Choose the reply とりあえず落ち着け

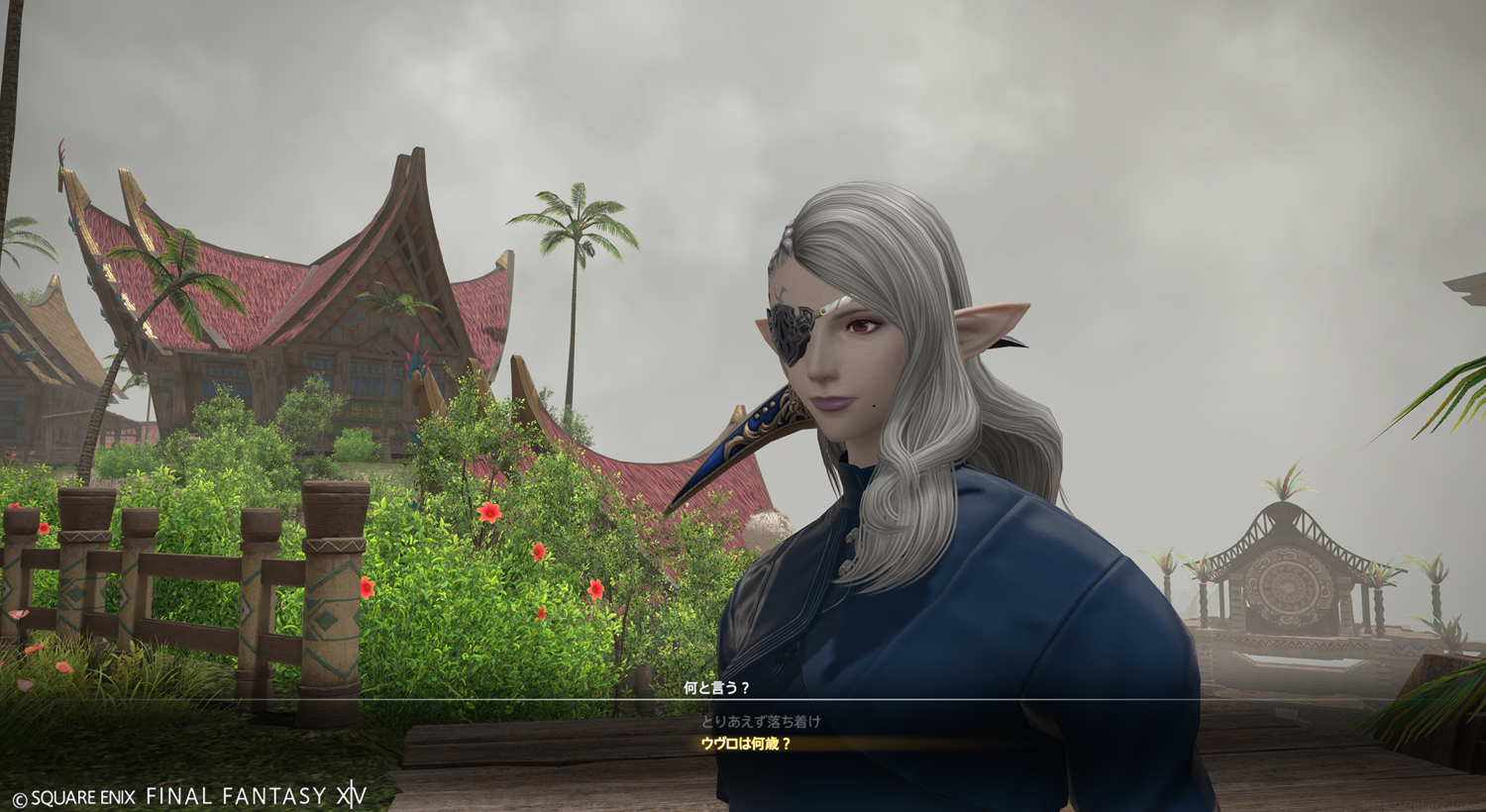point(761,722)
